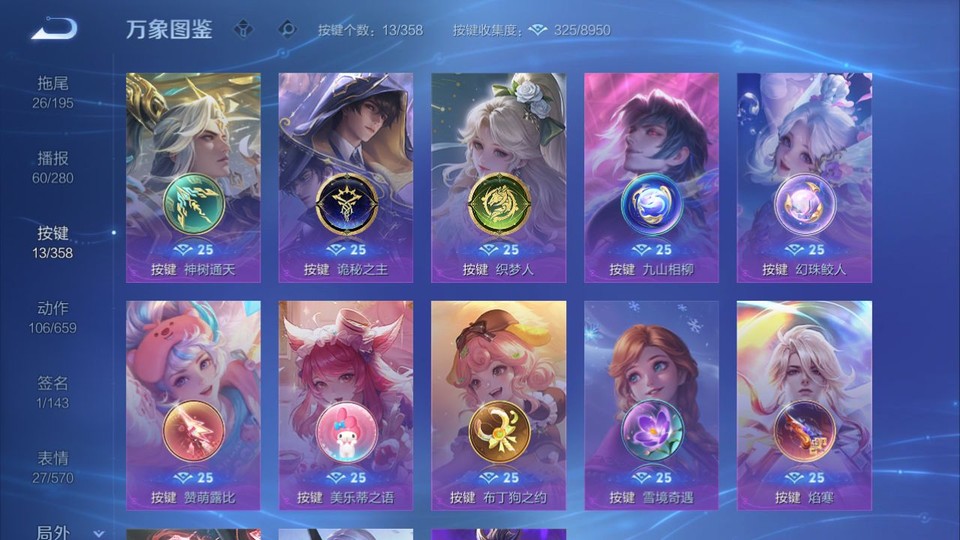Go back using the return arrow

pos(54,29)
